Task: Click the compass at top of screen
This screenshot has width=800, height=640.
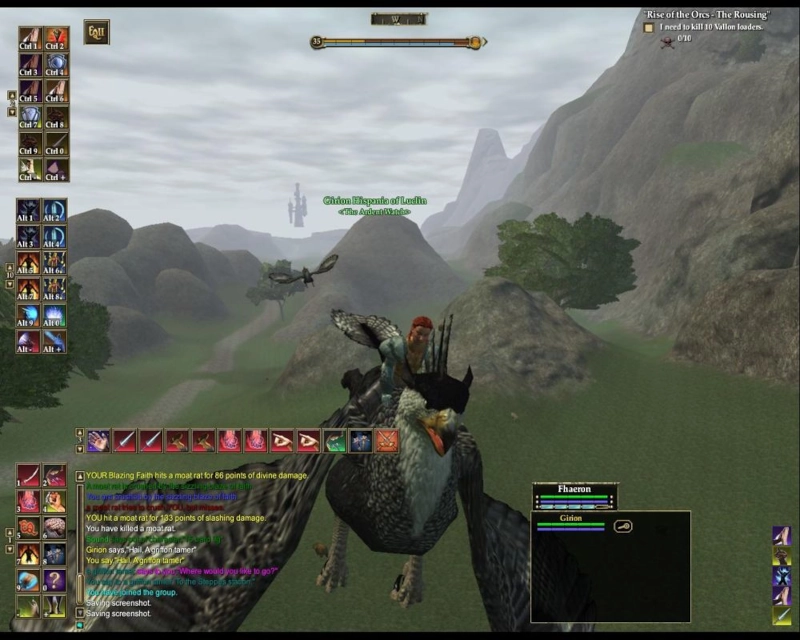Action: [x=399, y=19]
